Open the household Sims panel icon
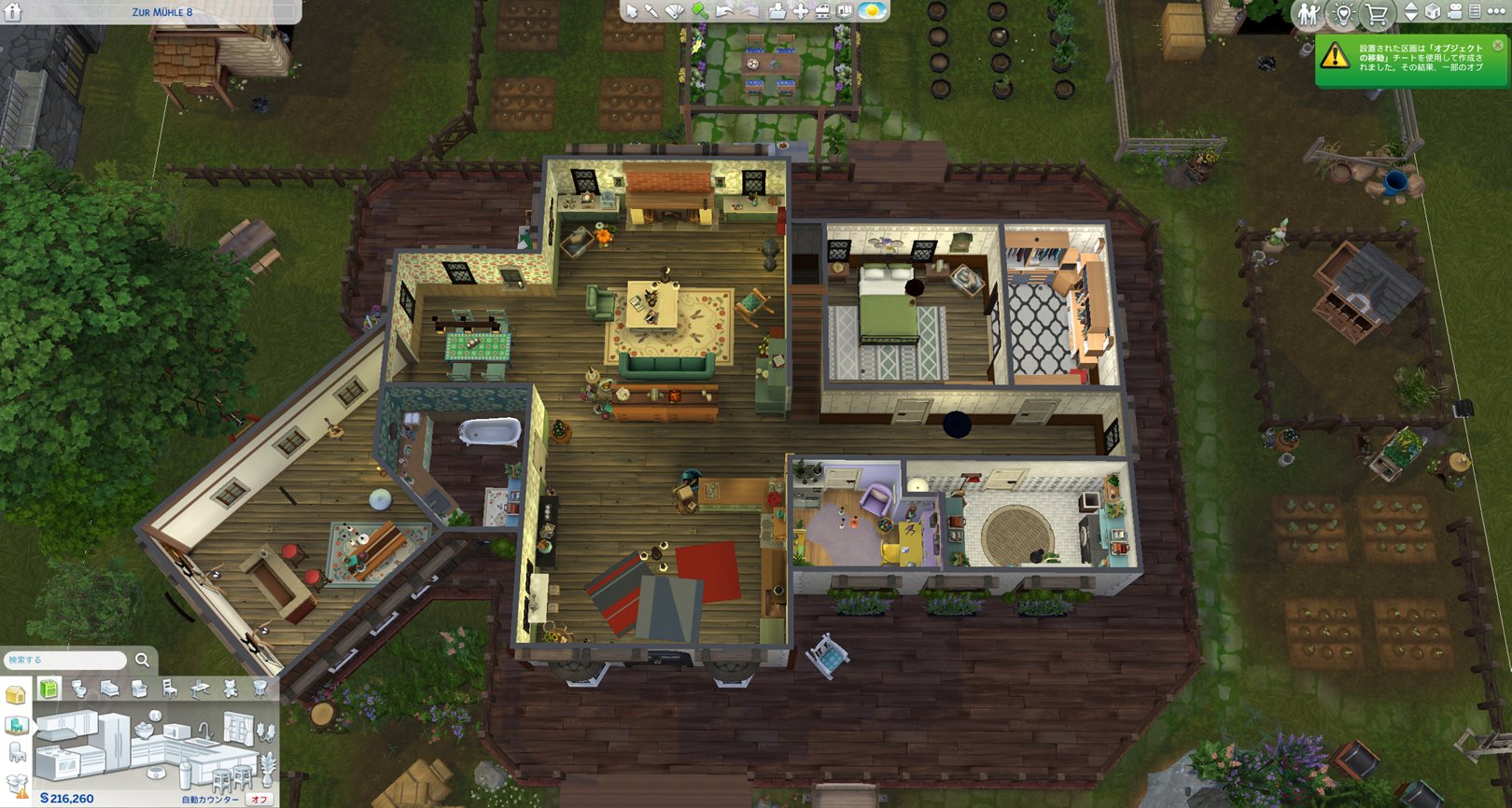1512x808 pixels. click(x=1309, y=13)
